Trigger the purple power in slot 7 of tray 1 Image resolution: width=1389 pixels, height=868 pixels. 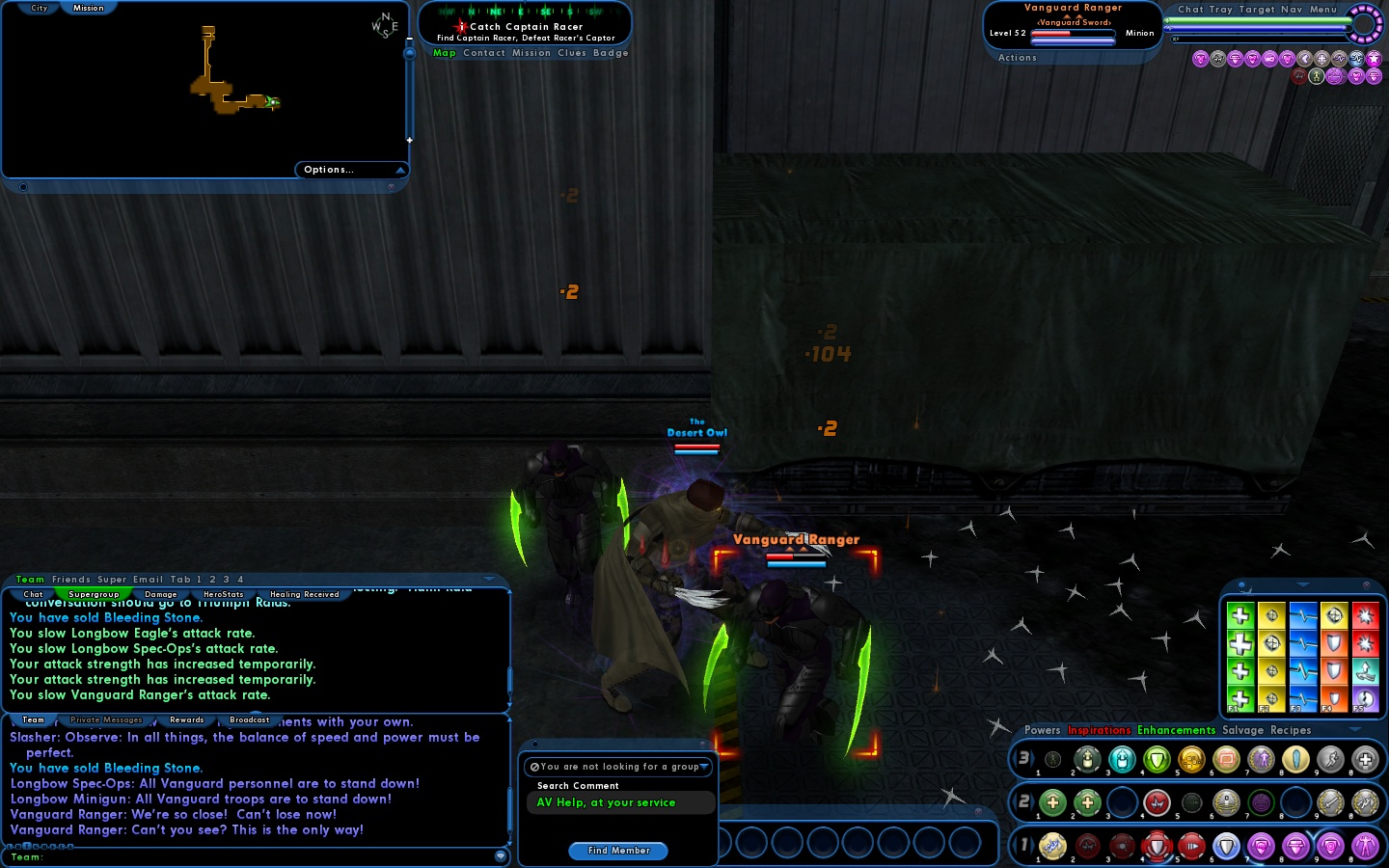[1261, 848]
